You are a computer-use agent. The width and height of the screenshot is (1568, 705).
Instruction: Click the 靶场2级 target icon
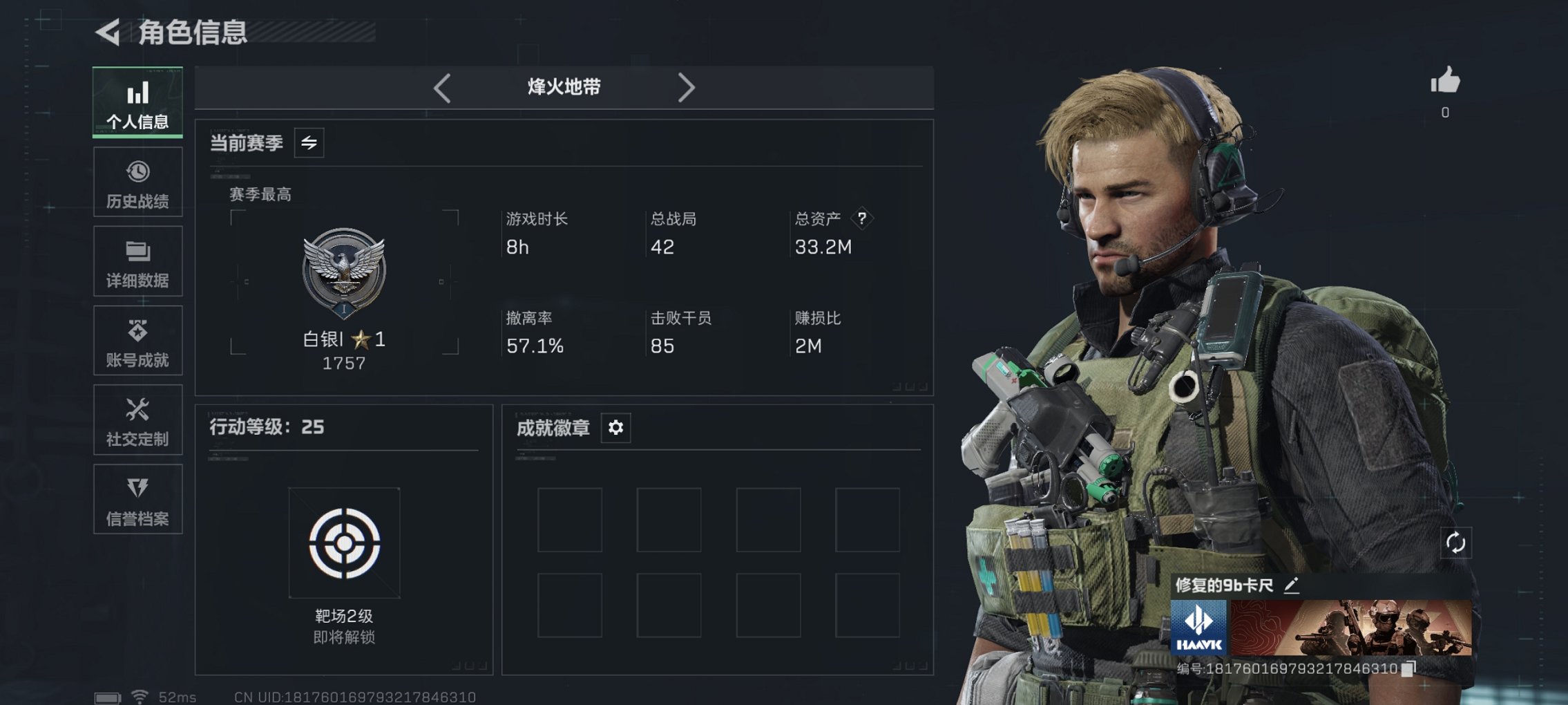pos(344,543)
